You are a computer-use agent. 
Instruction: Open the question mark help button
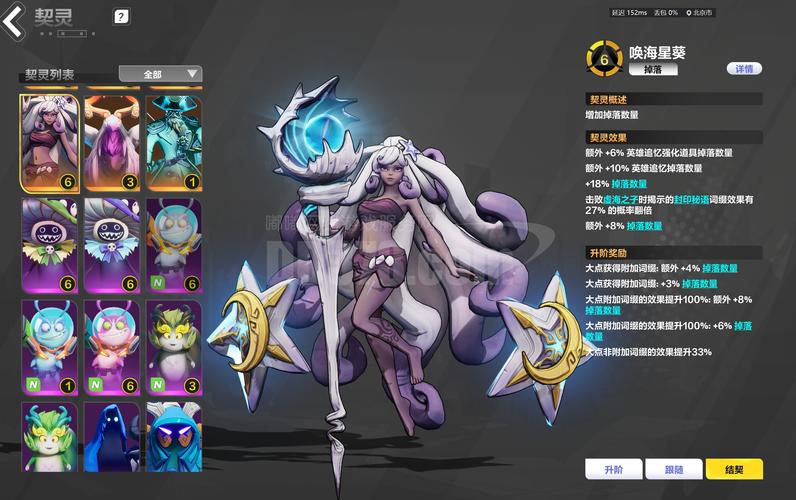pos(121,16)
